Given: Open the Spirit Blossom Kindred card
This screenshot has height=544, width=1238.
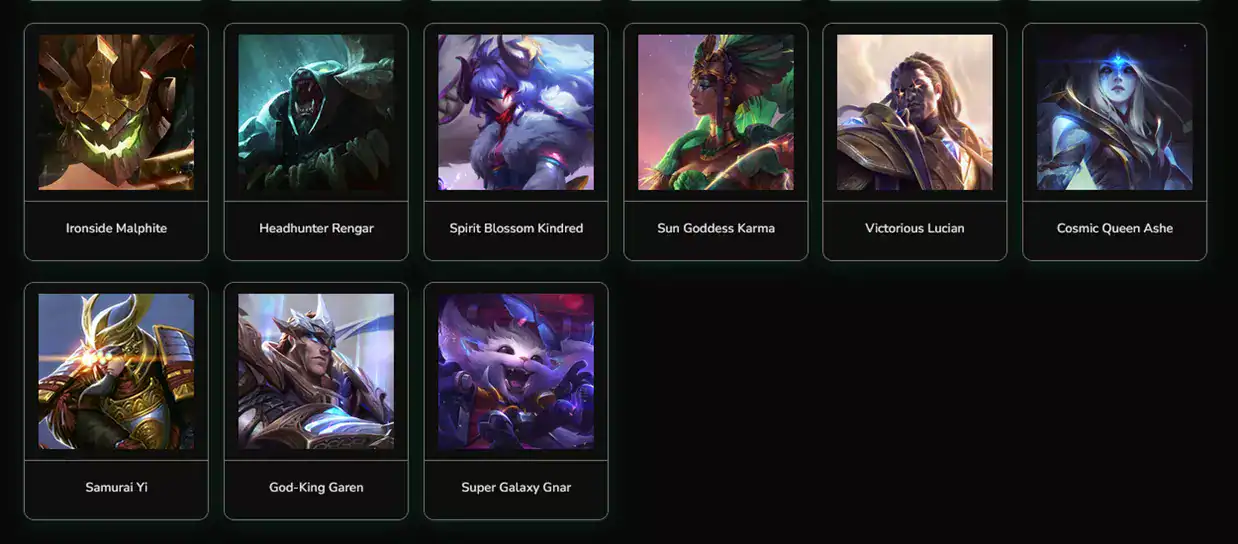Looking at the screenshot, I should tap(516, 141).
